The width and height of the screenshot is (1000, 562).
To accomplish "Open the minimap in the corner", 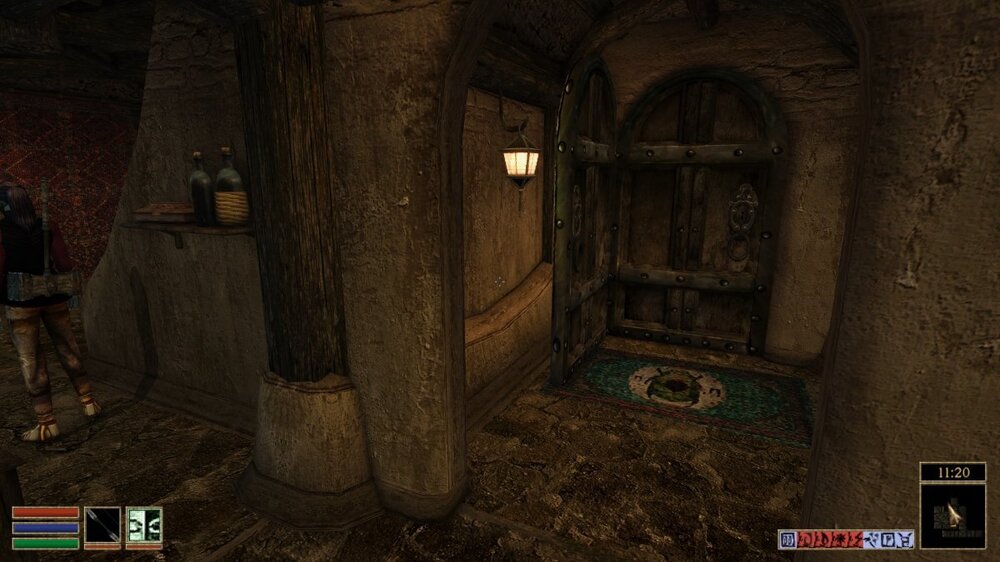I will click(x=952, y=515).
